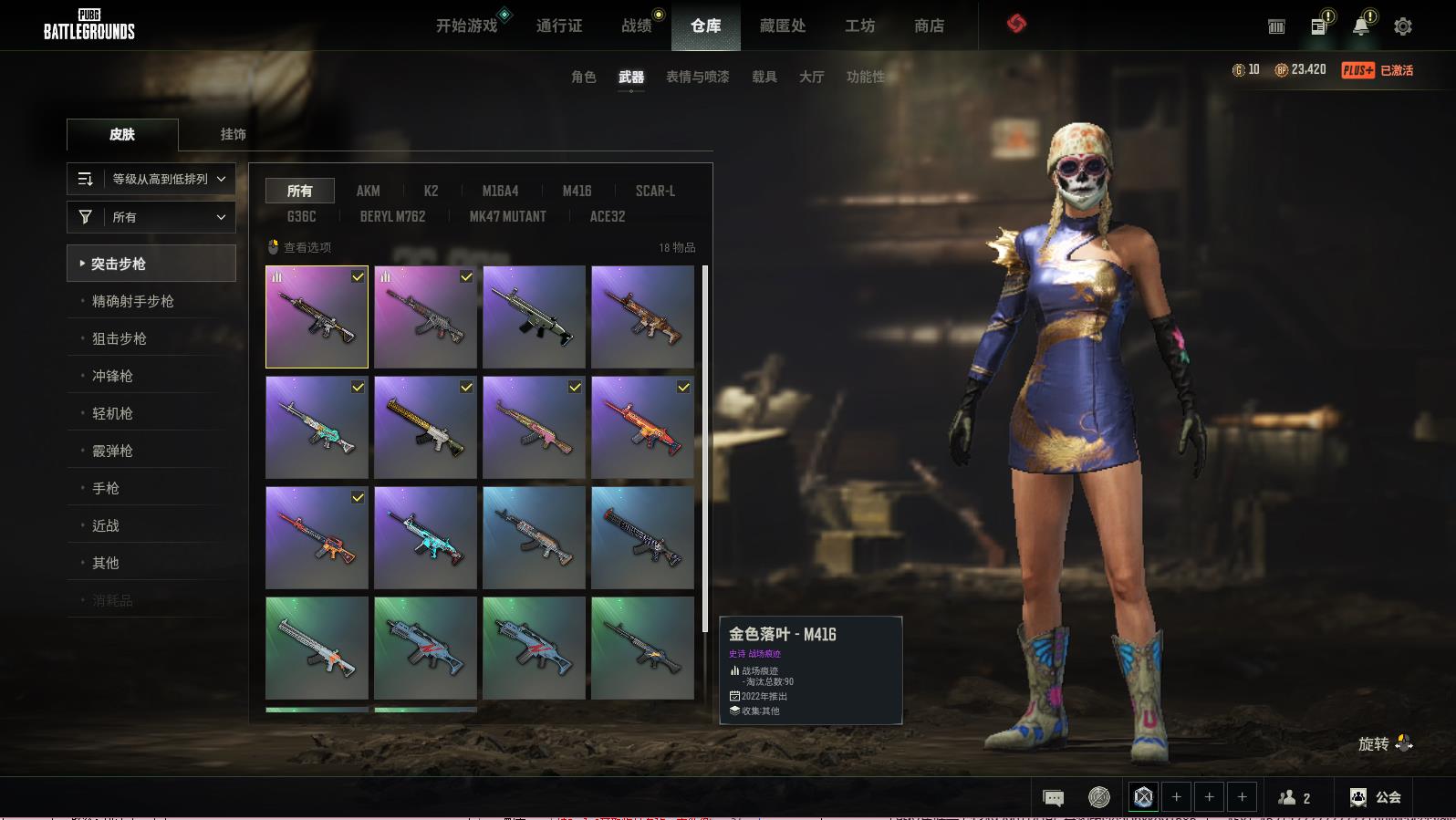Show the 手枪 weapon category
Image resolution: width=1456 pixels, height=820 pixels.
tap(106, 488)
